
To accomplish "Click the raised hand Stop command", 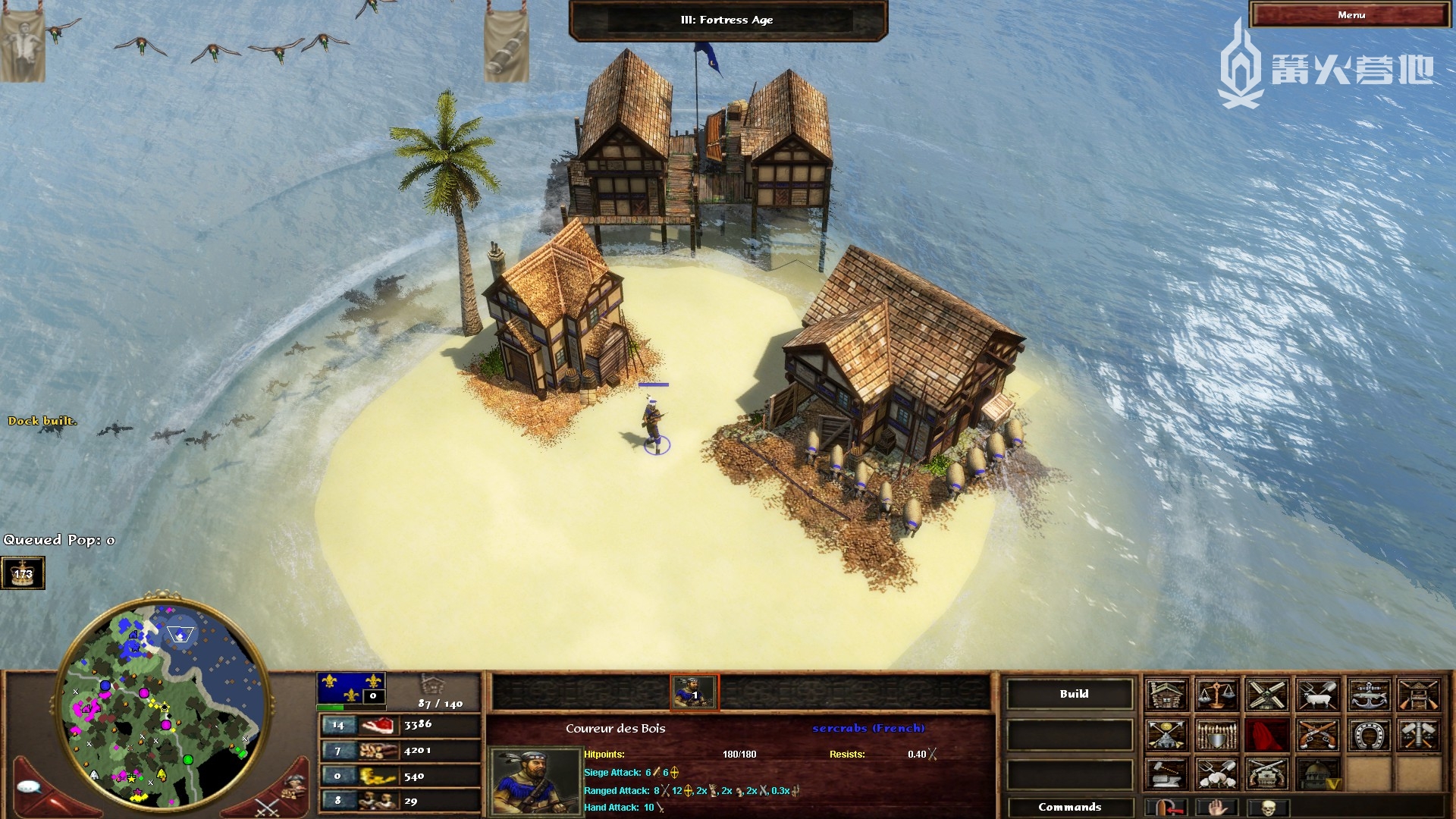I will [1216, 807].
